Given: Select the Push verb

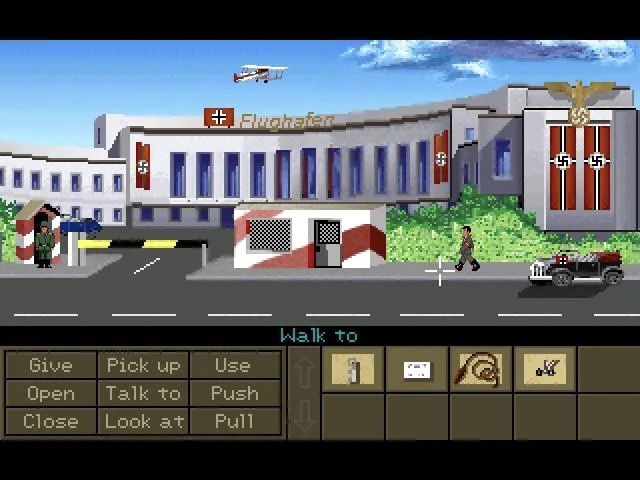Looking at the screenshot, I should coord(234,394).
